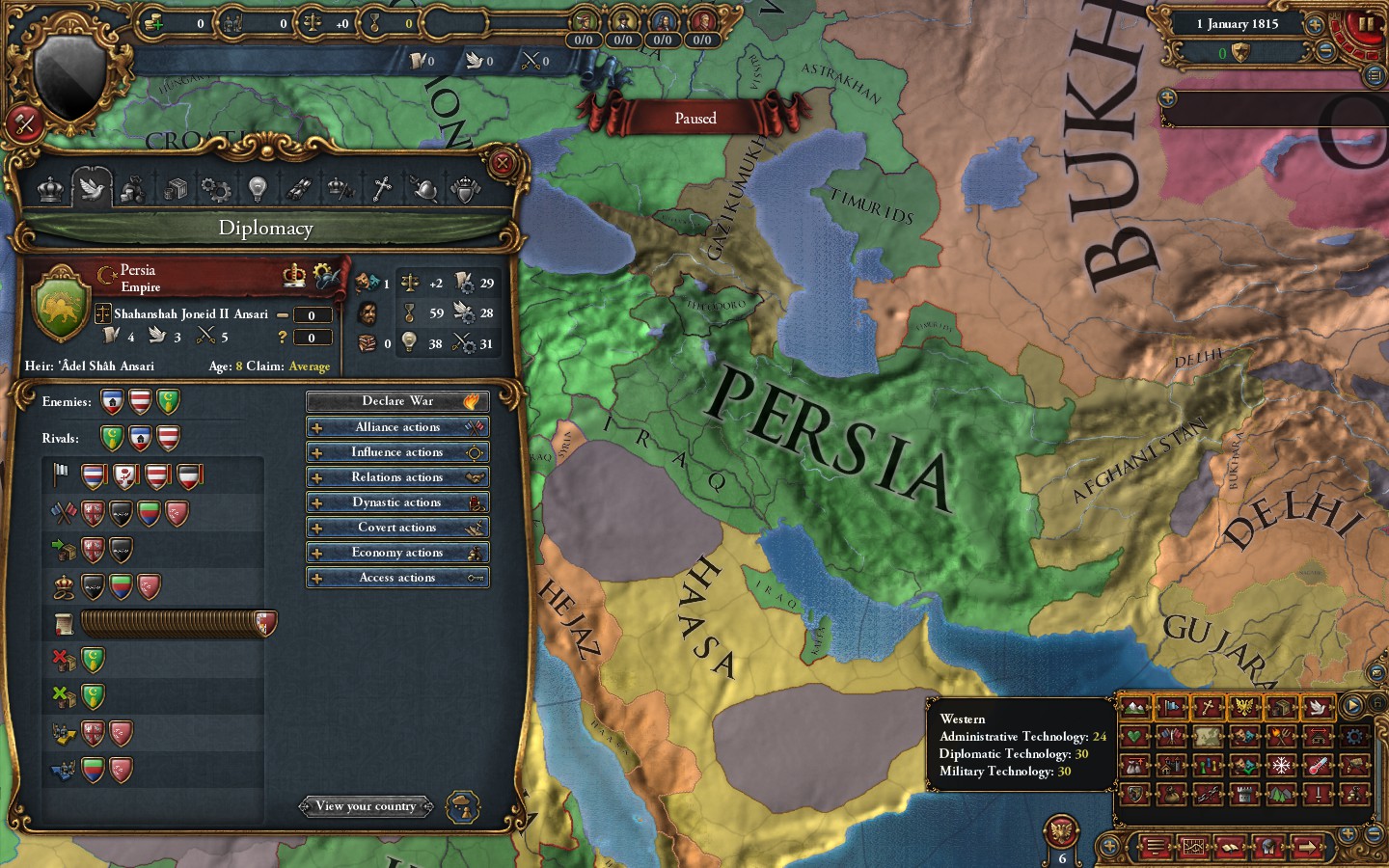Open game options via the gear icon
Viewport: 1389px width, 868px height.
click(1354, 737)
